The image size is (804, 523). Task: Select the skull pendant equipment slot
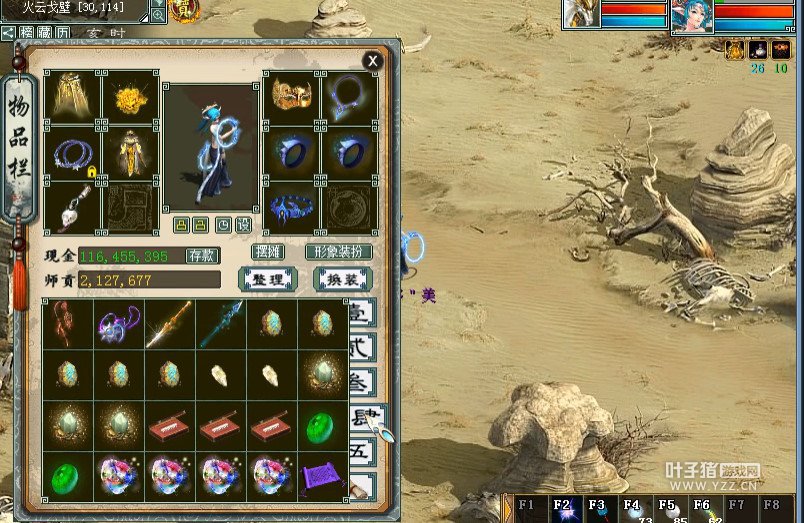click(x=73, y=208)
